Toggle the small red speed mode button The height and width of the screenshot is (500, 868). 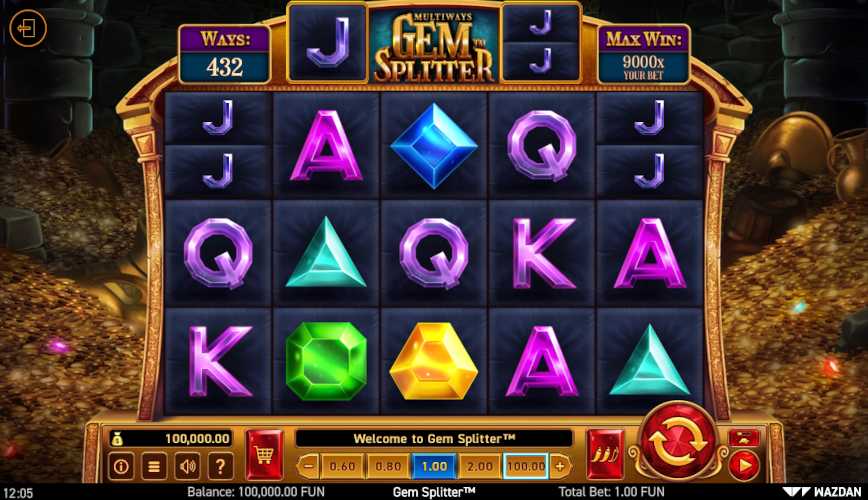click(x=743, y=438)
